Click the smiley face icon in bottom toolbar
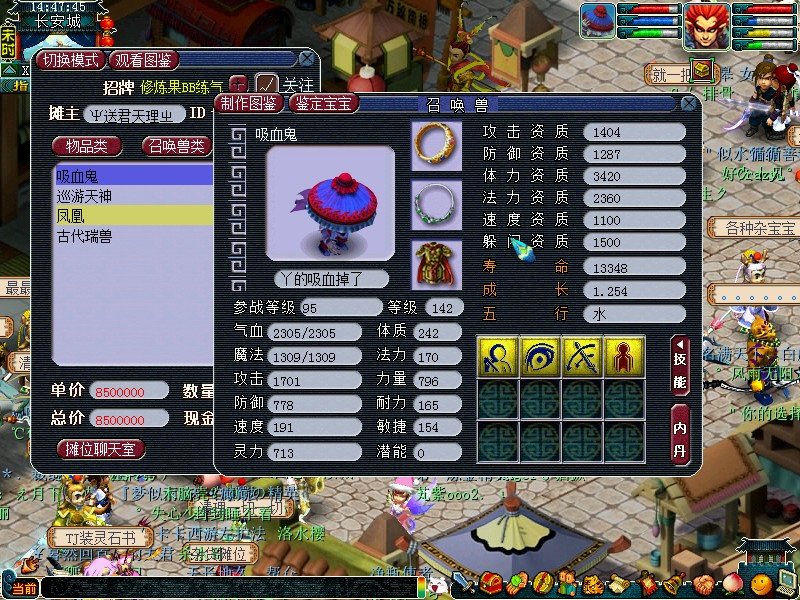This screenshot has height=600, width=800. (x=763, y=582)
